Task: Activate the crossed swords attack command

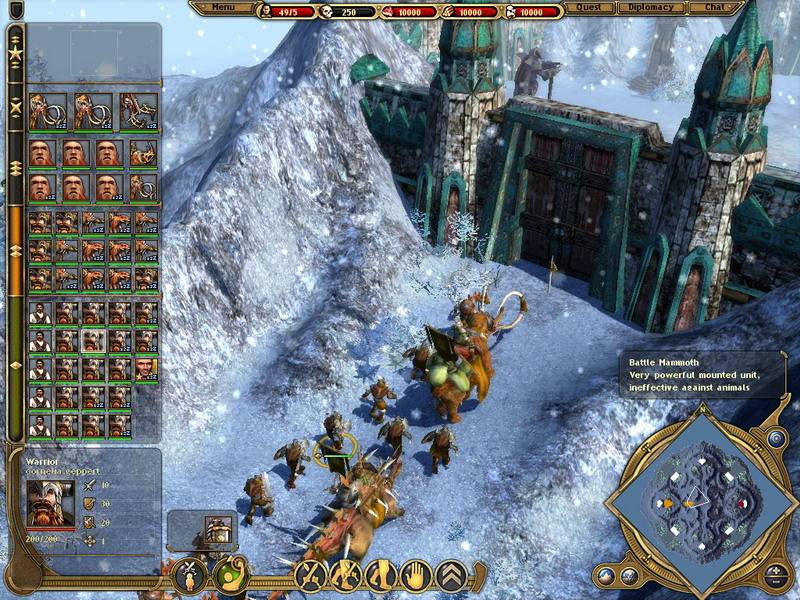Action: [x=310, y=575]
